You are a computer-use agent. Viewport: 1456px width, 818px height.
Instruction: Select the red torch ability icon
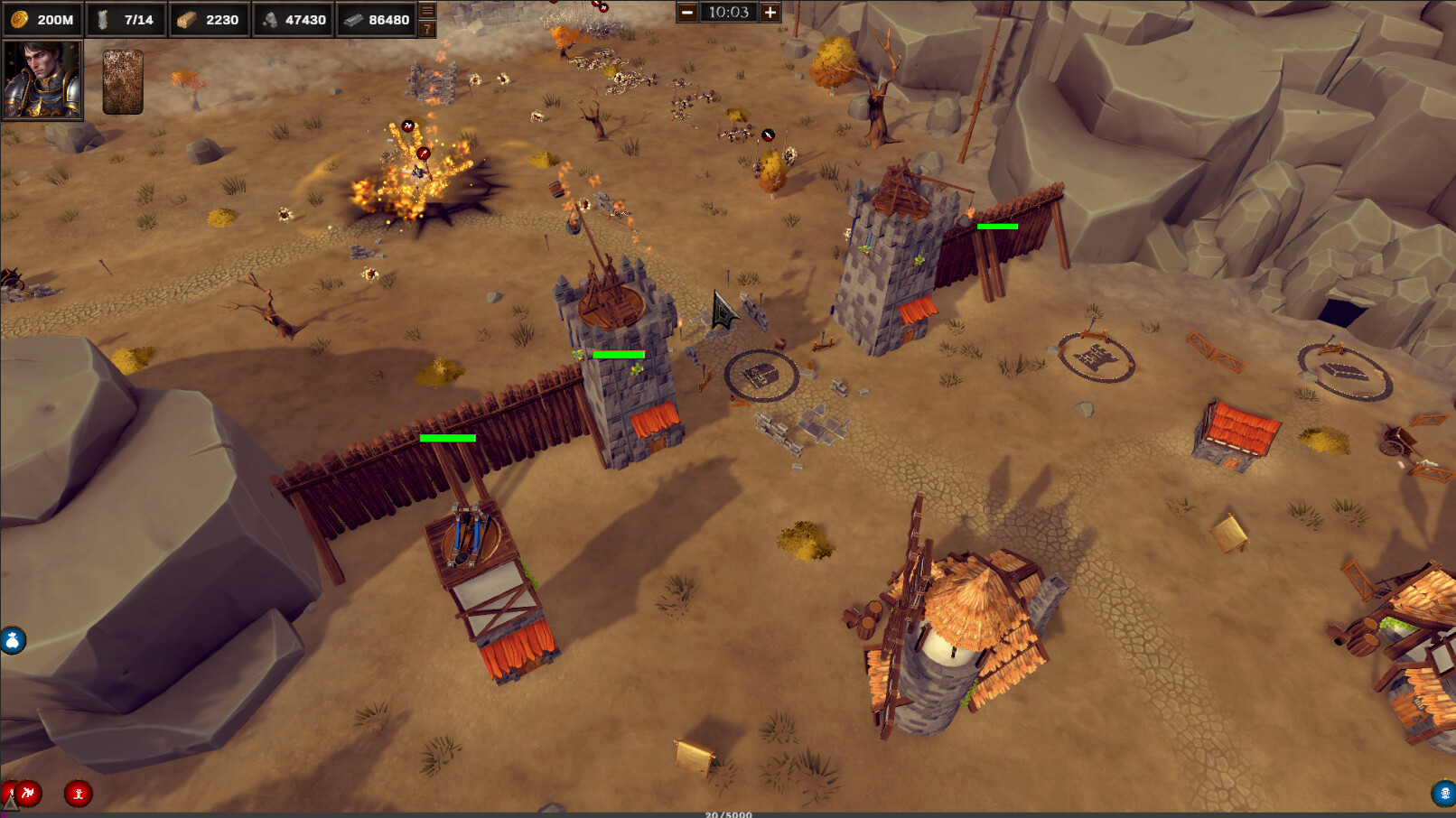coord(79,795)
